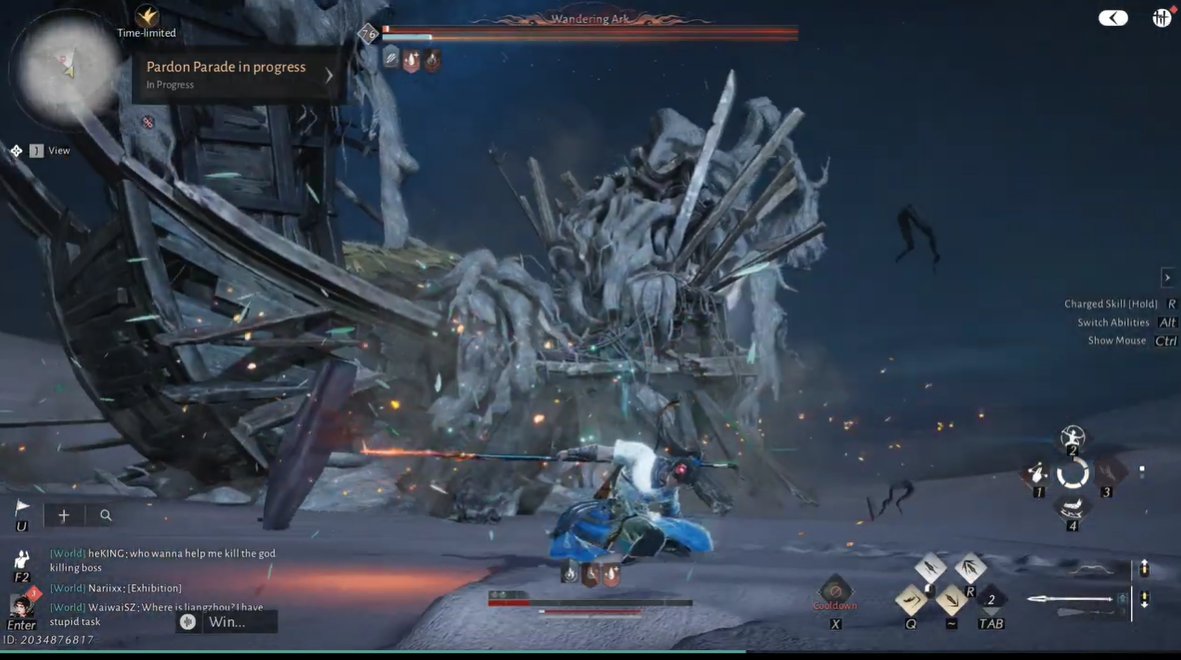Open the Time-limited event icon
The width and height of the screenshot is (1181, 660).
coord(147,17)
